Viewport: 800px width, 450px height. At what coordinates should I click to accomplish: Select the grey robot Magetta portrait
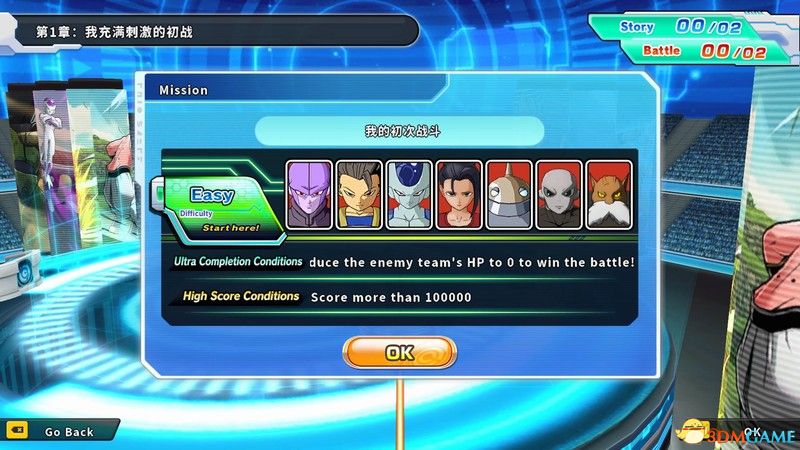coord(510,194)
